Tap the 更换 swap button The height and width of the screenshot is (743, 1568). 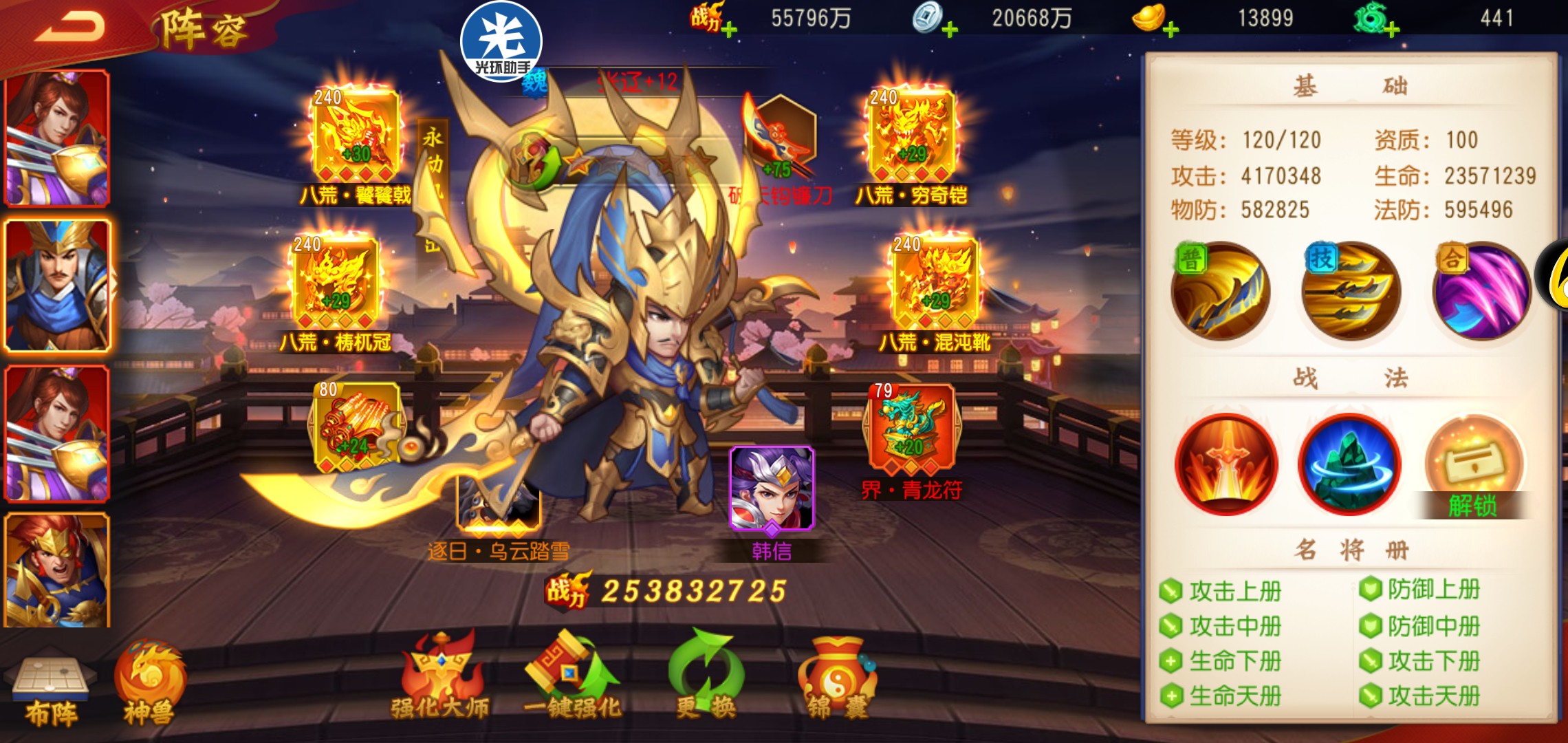point(706,678)
